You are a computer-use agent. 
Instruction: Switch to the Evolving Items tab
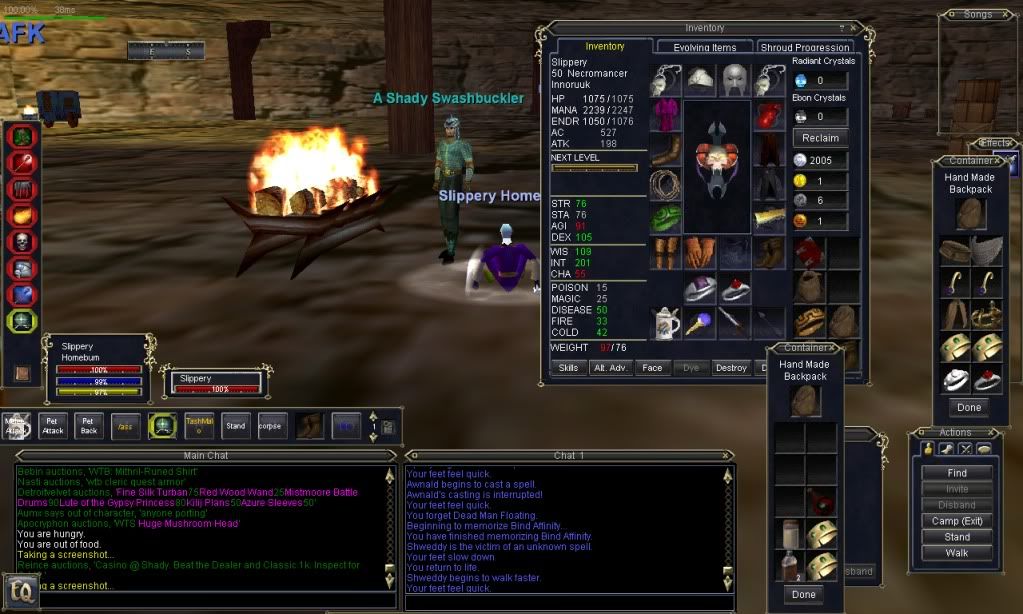tap(704, 47)
